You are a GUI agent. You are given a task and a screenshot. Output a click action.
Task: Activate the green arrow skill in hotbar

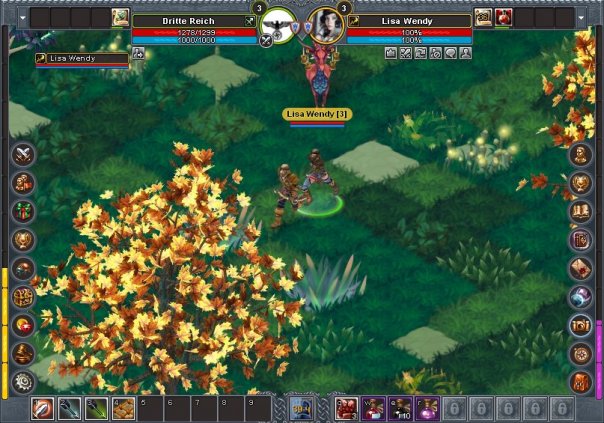(97, 408)
